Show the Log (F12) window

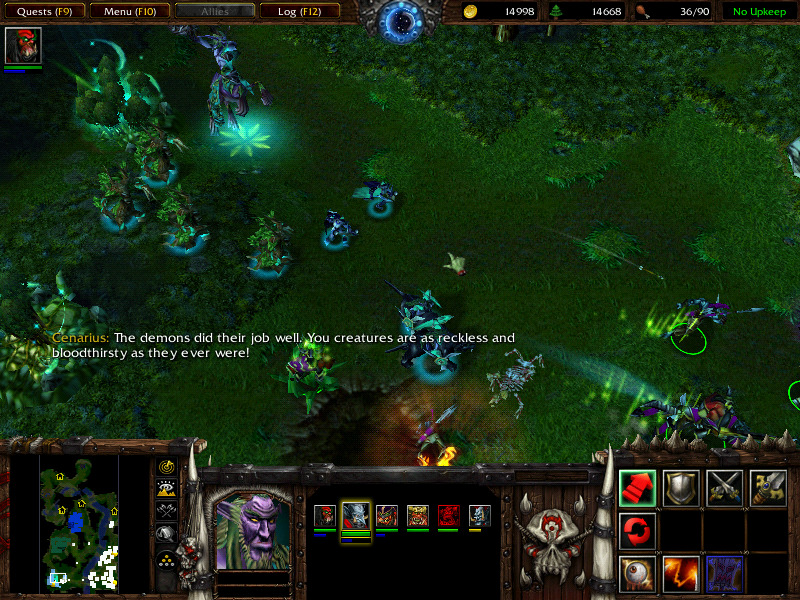[299, 11]
